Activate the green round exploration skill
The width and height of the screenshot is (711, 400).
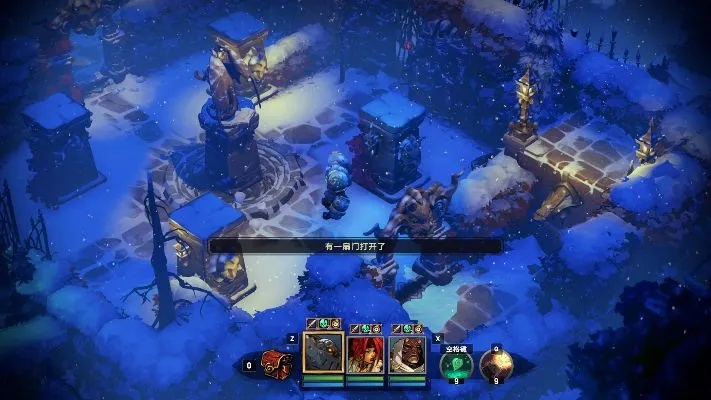pos(455,362)
